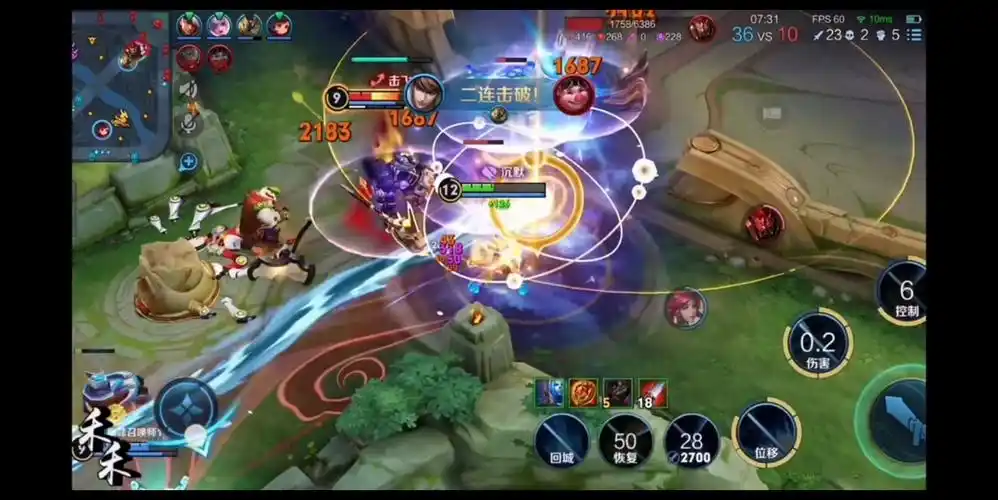Screen dimensions: 998x500
Task: Toggle the speaker voice button
Action: click(188, 89)
